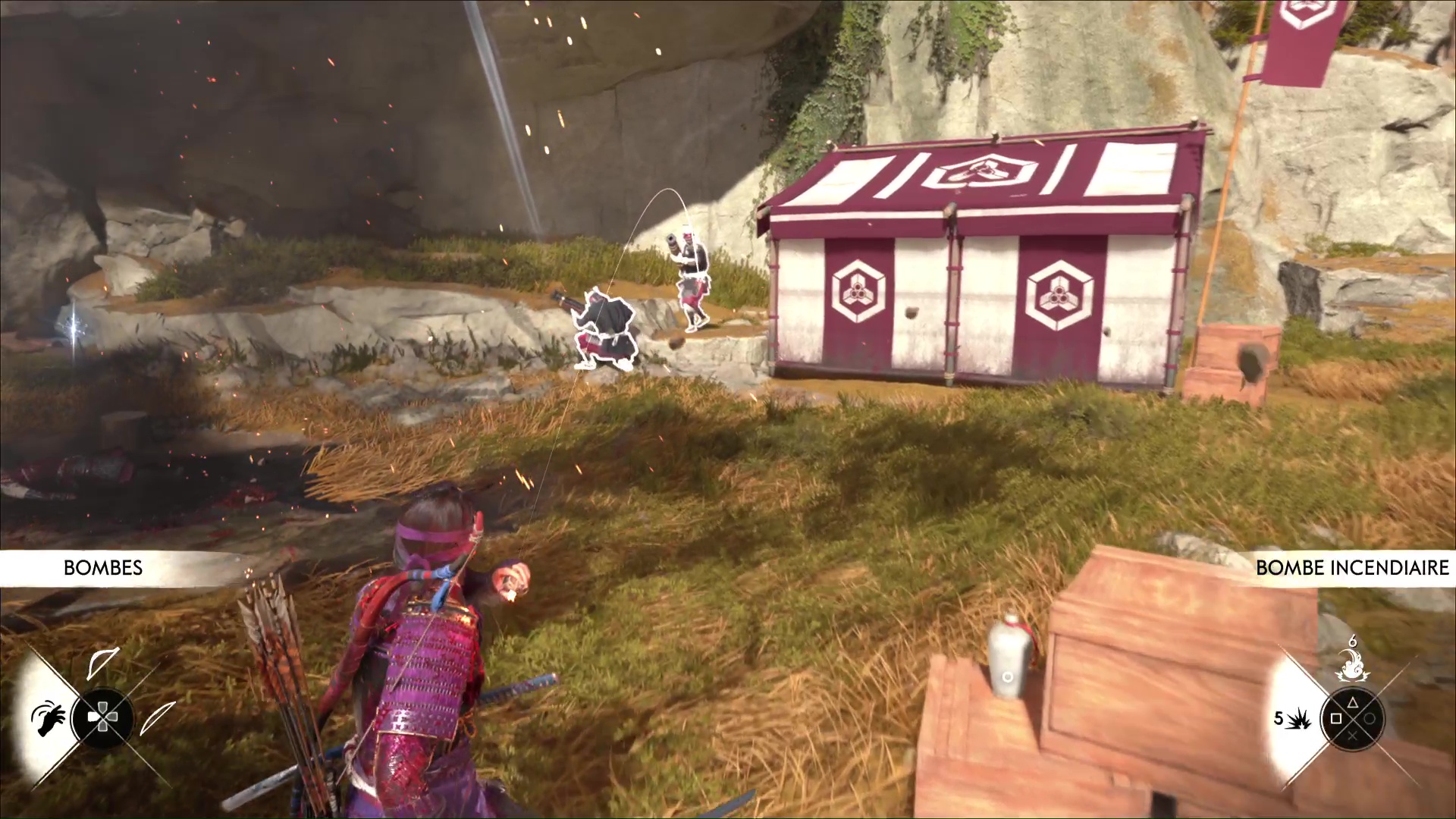Click the BOMBE INCENDIAIRE item label
The width and height of the screenshot is (1456, 819).
[1352, 568]
